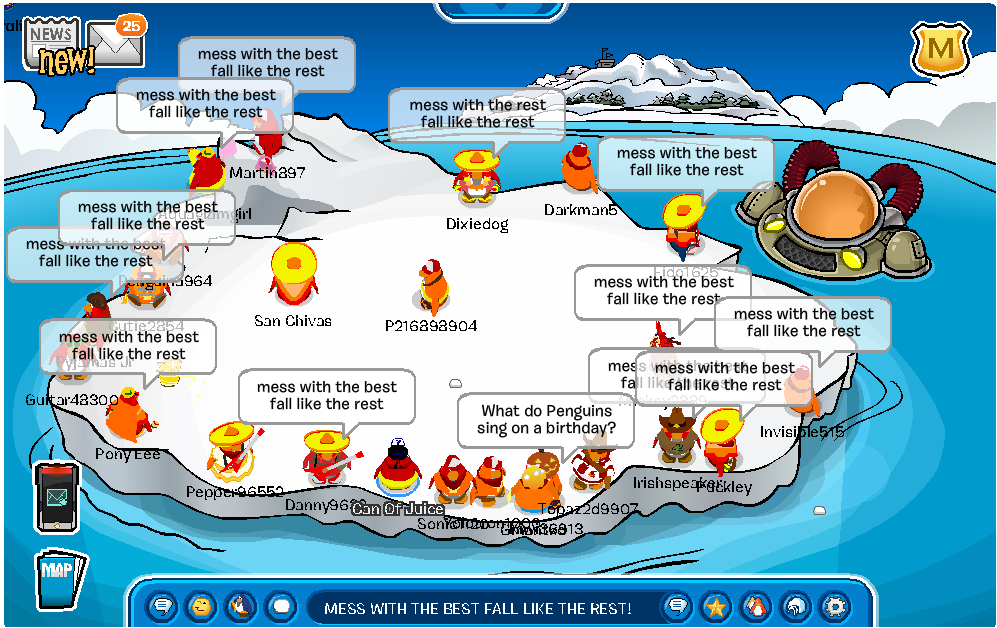Viewport: 997px width, 628px height.
Task: Open the penguin actions menu
Action: click(240, 606)
